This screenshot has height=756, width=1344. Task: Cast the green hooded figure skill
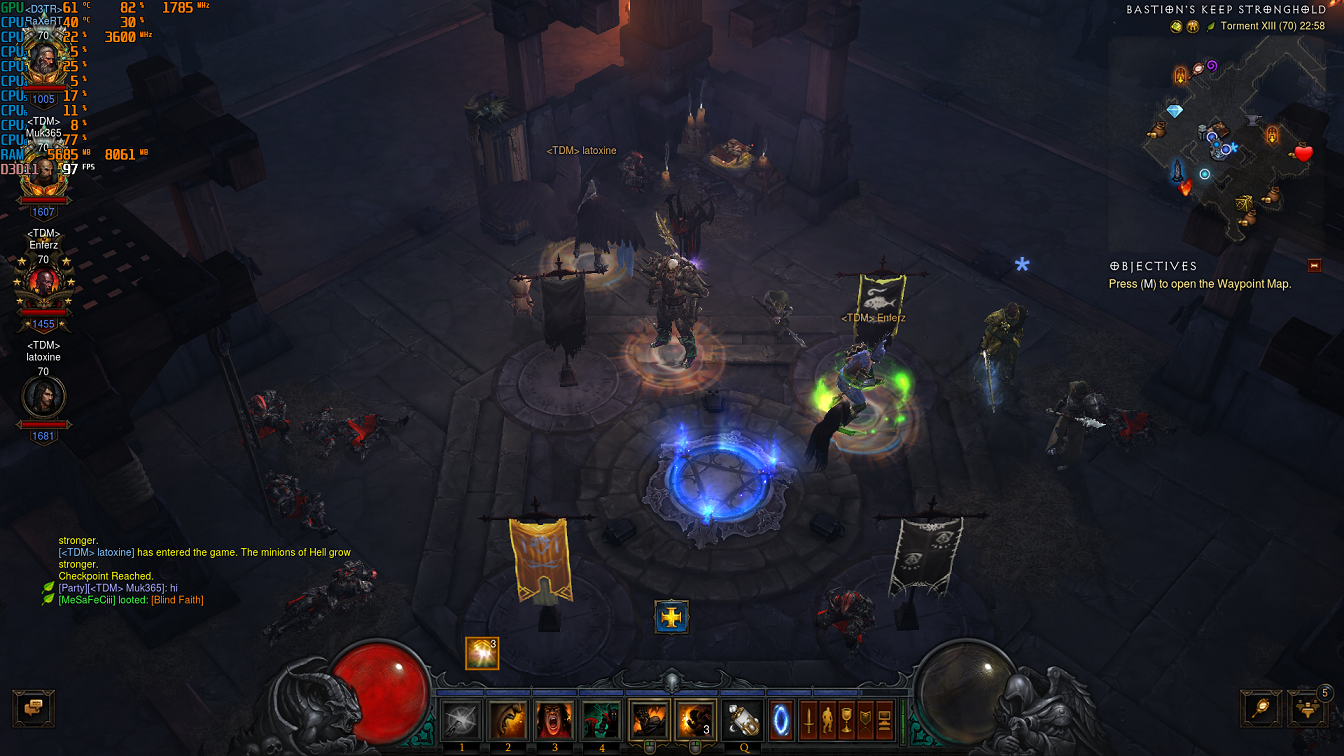(602, 720)
